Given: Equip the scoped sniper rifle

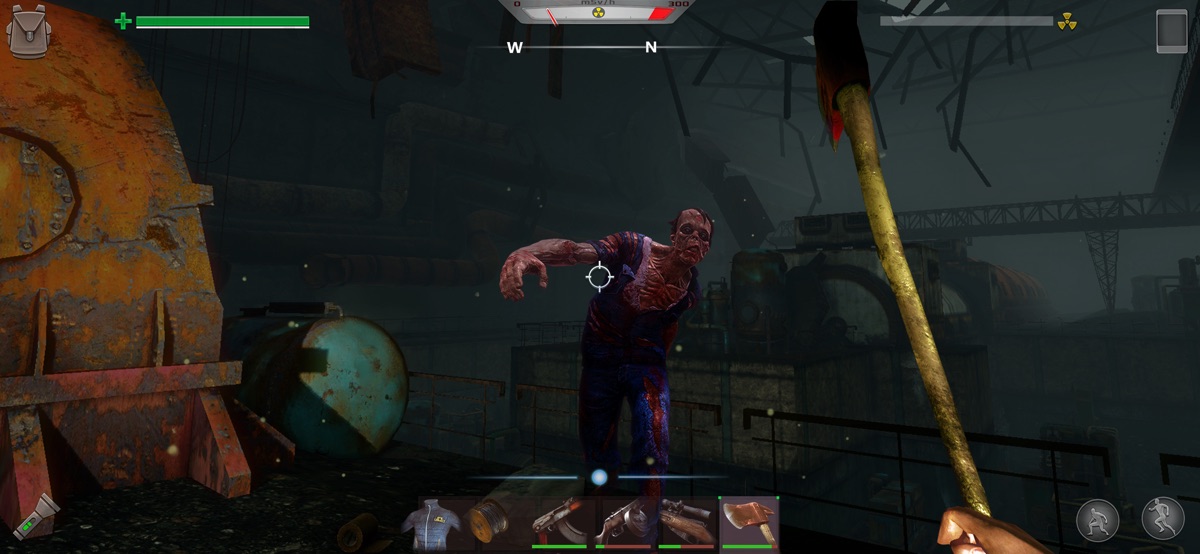Looking at the screenshot, I should pos(686,522).
